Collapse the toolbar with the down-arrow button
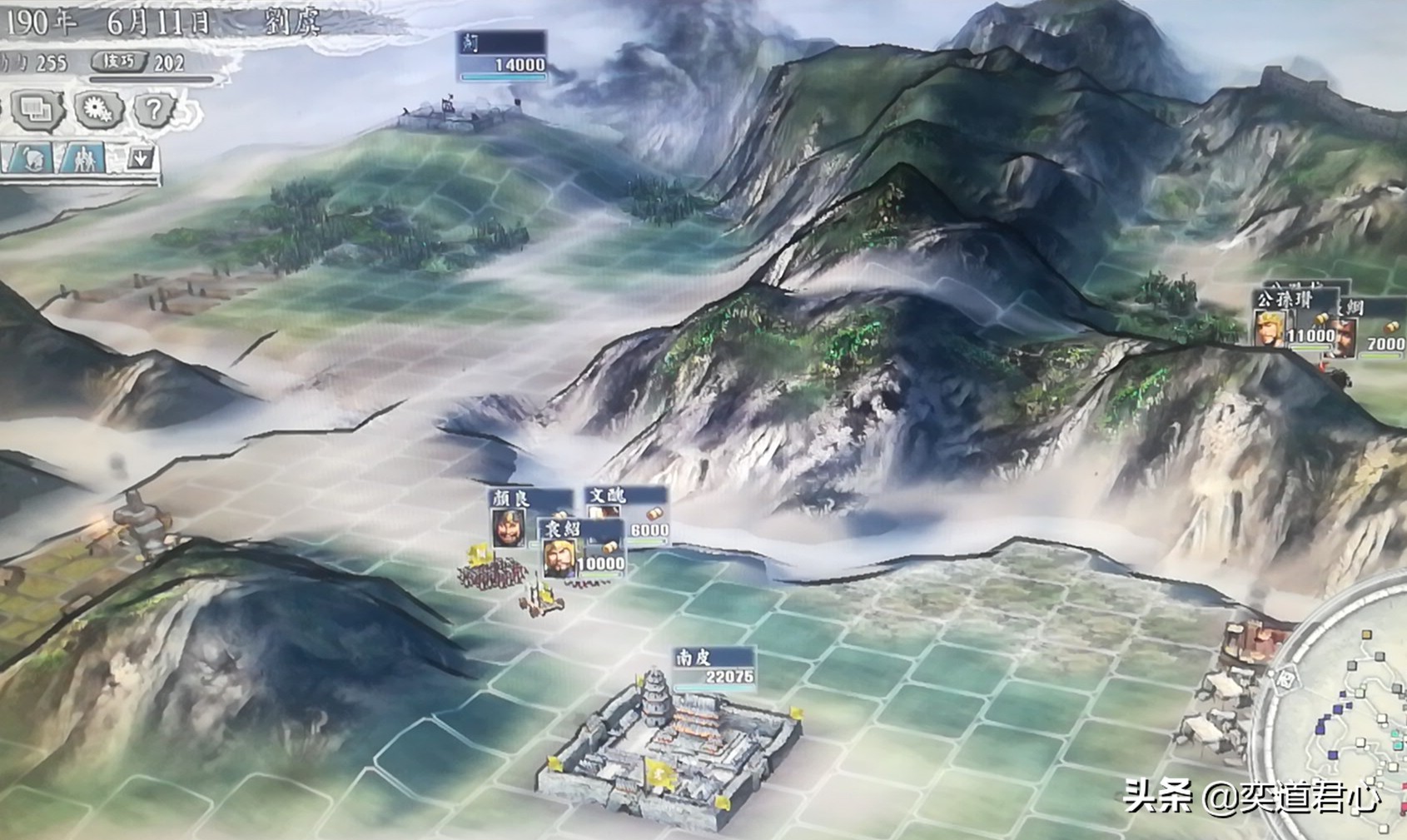This screenshot has width=1407, height=840. pyautogui.click(x=140, y=157)
